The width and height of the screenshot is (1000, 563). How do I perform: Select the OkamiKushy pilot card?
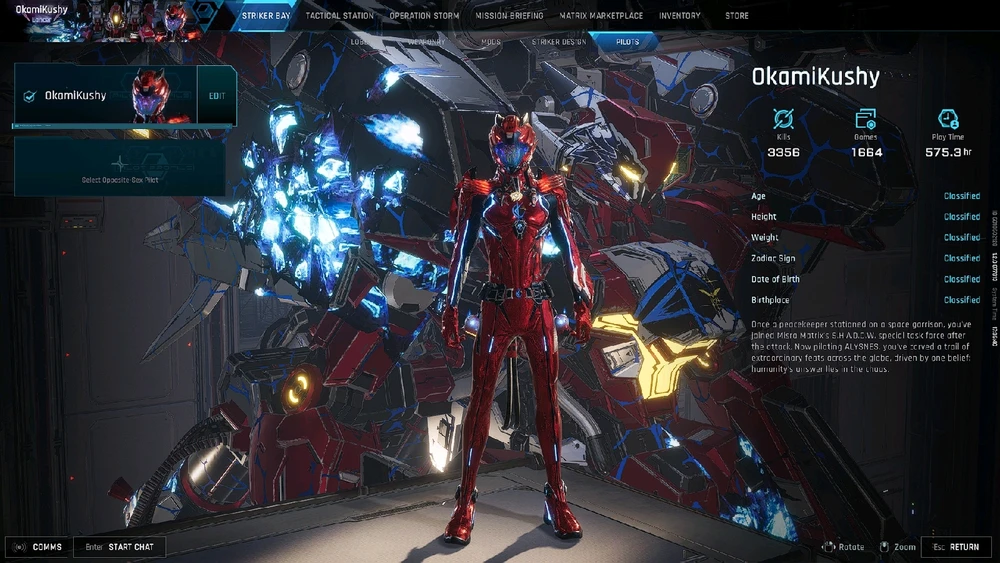(x=105, y=96)
